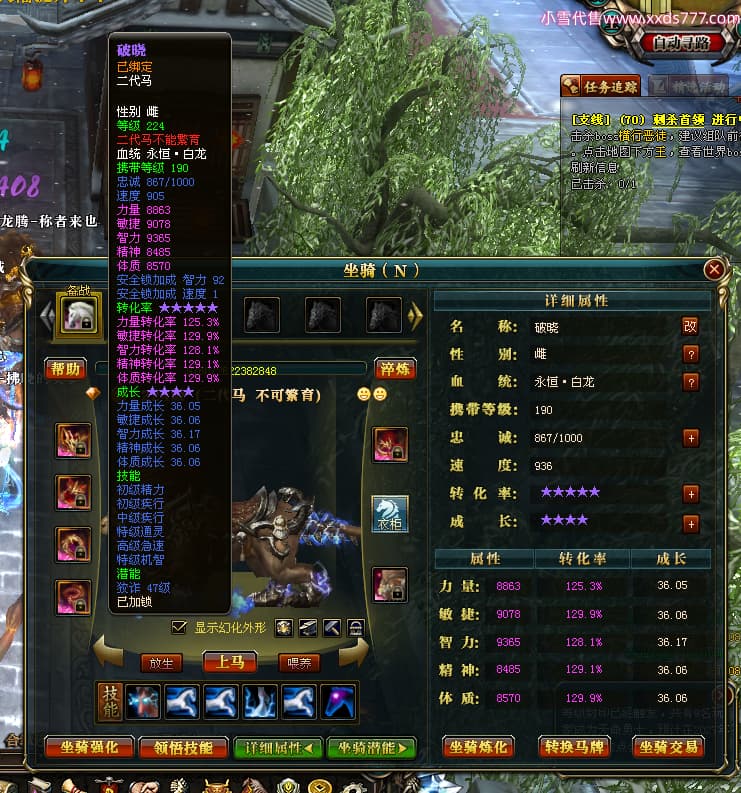
Task: Toggle the 显示幻化外形 checkbox
Action: (179, 627)
